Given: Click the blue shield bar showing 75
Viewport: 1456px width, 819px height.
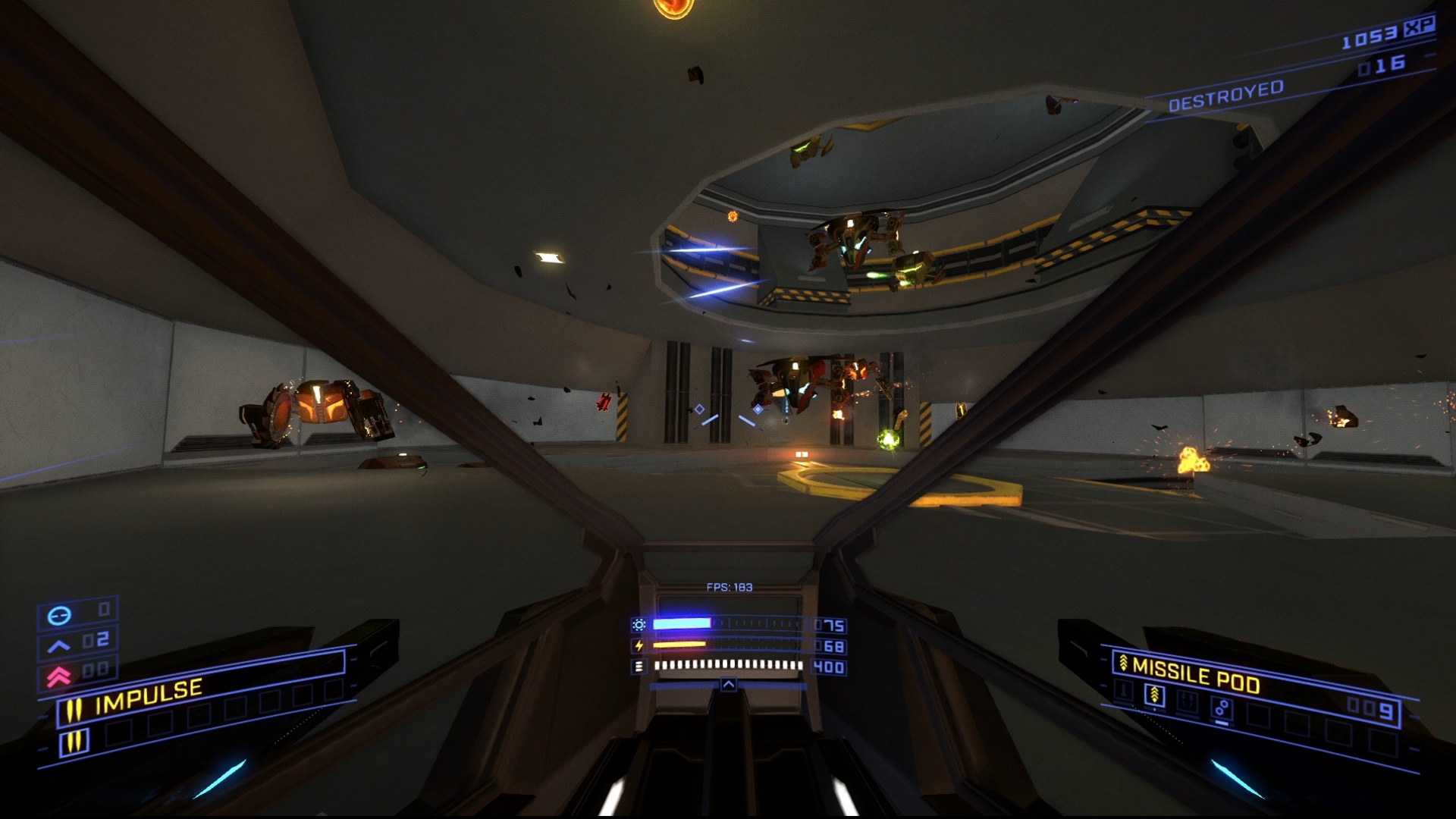Looking at the screenshot, I should point(682,624).
